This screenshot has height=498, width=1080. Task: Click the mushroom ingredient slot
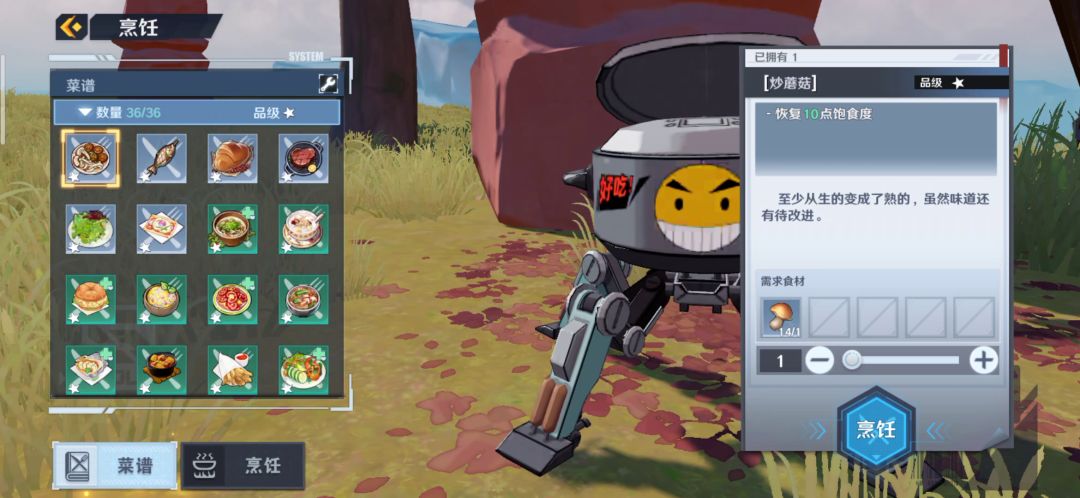(x=781, y=318)
